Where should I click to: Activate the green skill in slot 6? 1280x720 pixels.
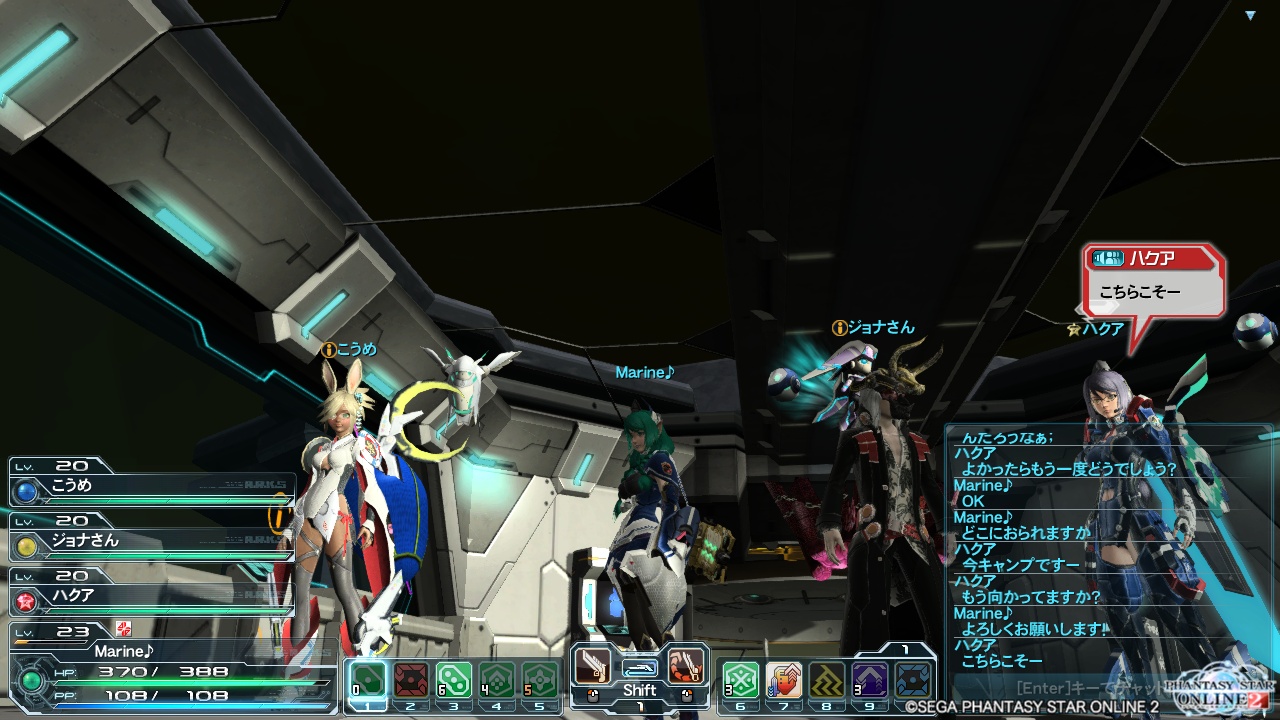(741, 680)
